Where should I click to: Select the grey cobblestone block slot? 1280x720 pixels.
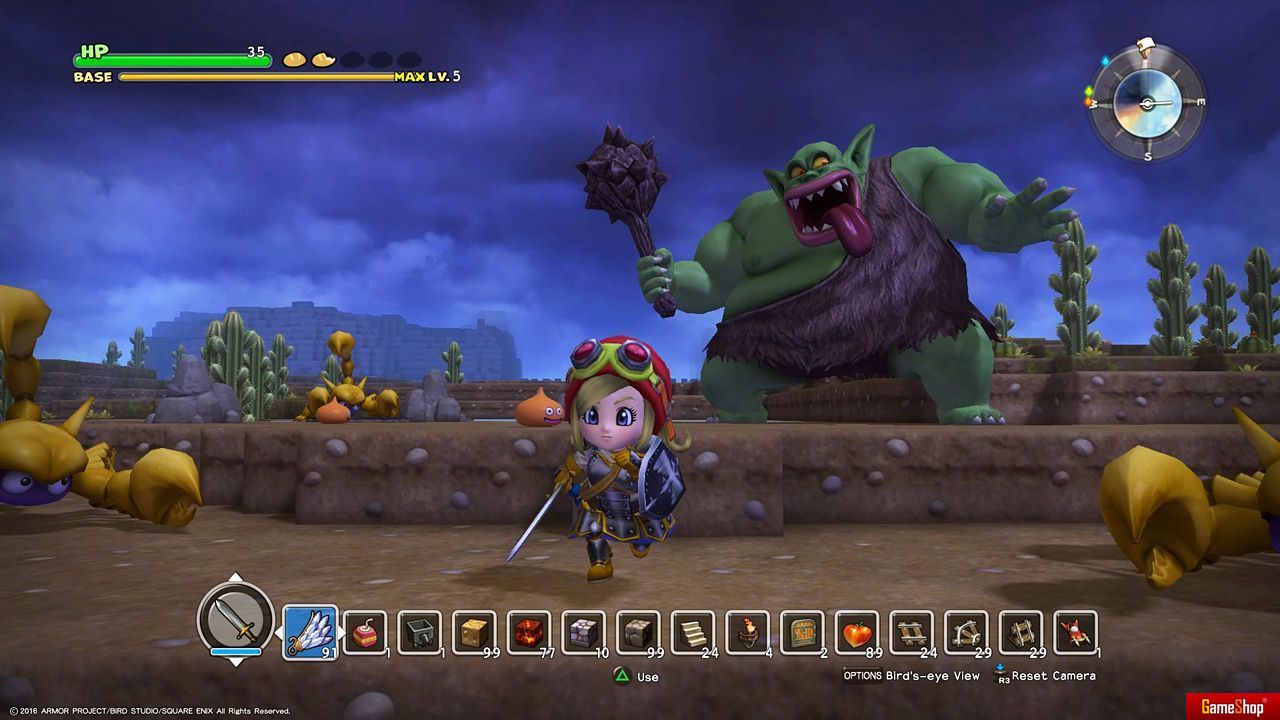pos(638,632)
